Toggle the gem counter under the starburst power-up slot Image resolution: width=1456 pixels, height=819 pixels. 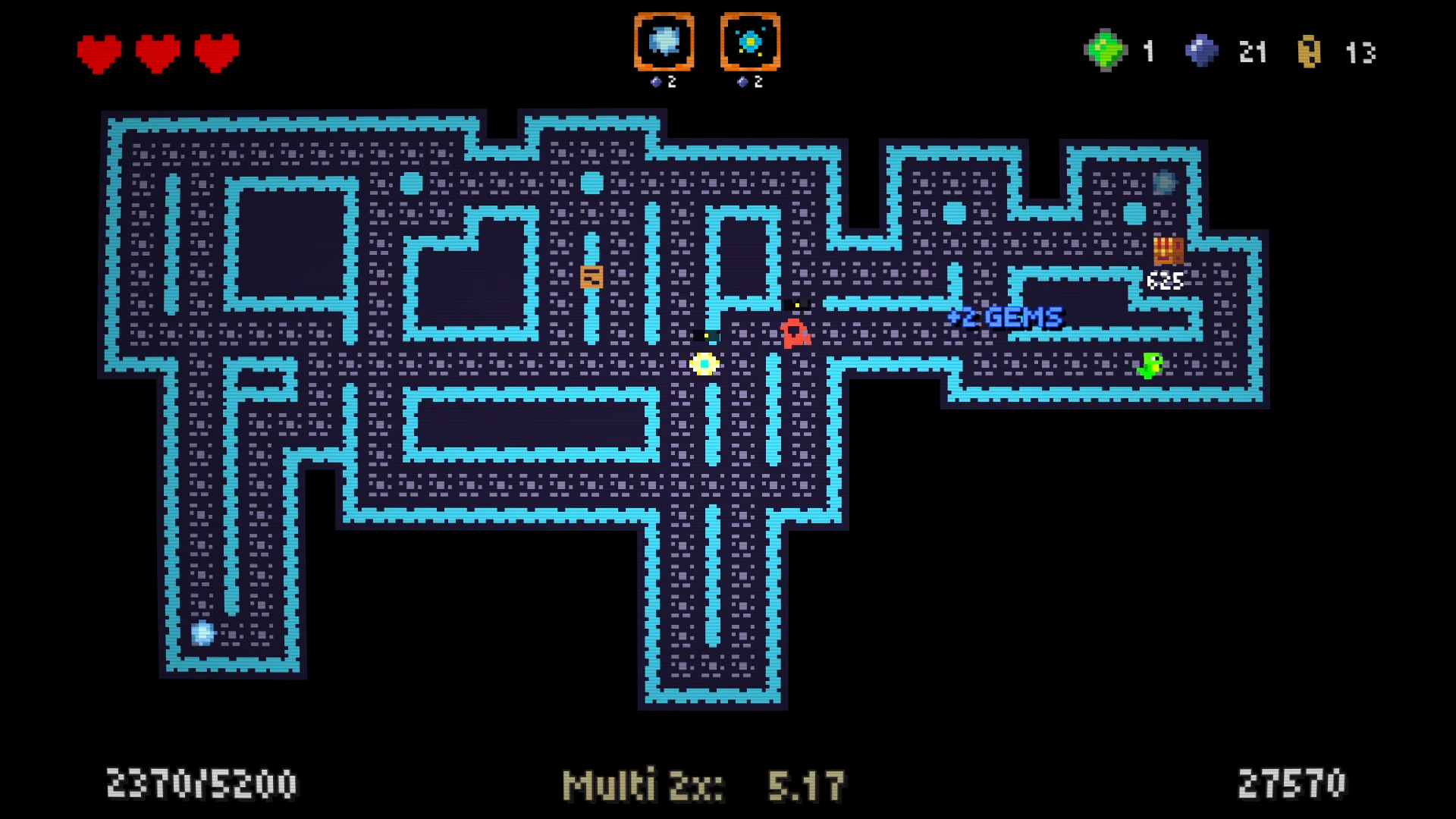(x=750, y=81)
